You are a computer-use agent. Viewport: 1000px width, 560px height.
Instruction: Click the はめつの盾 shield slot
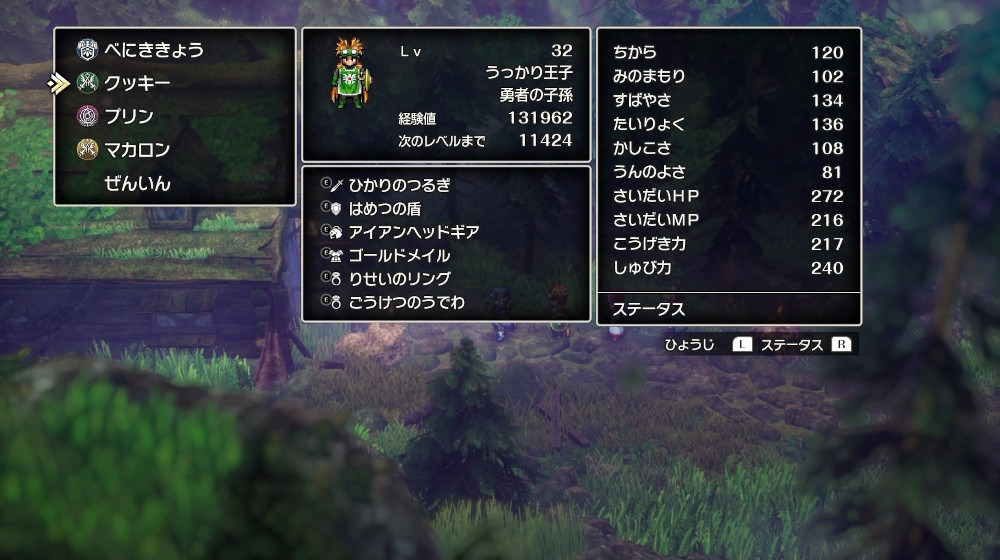(384, 208)
